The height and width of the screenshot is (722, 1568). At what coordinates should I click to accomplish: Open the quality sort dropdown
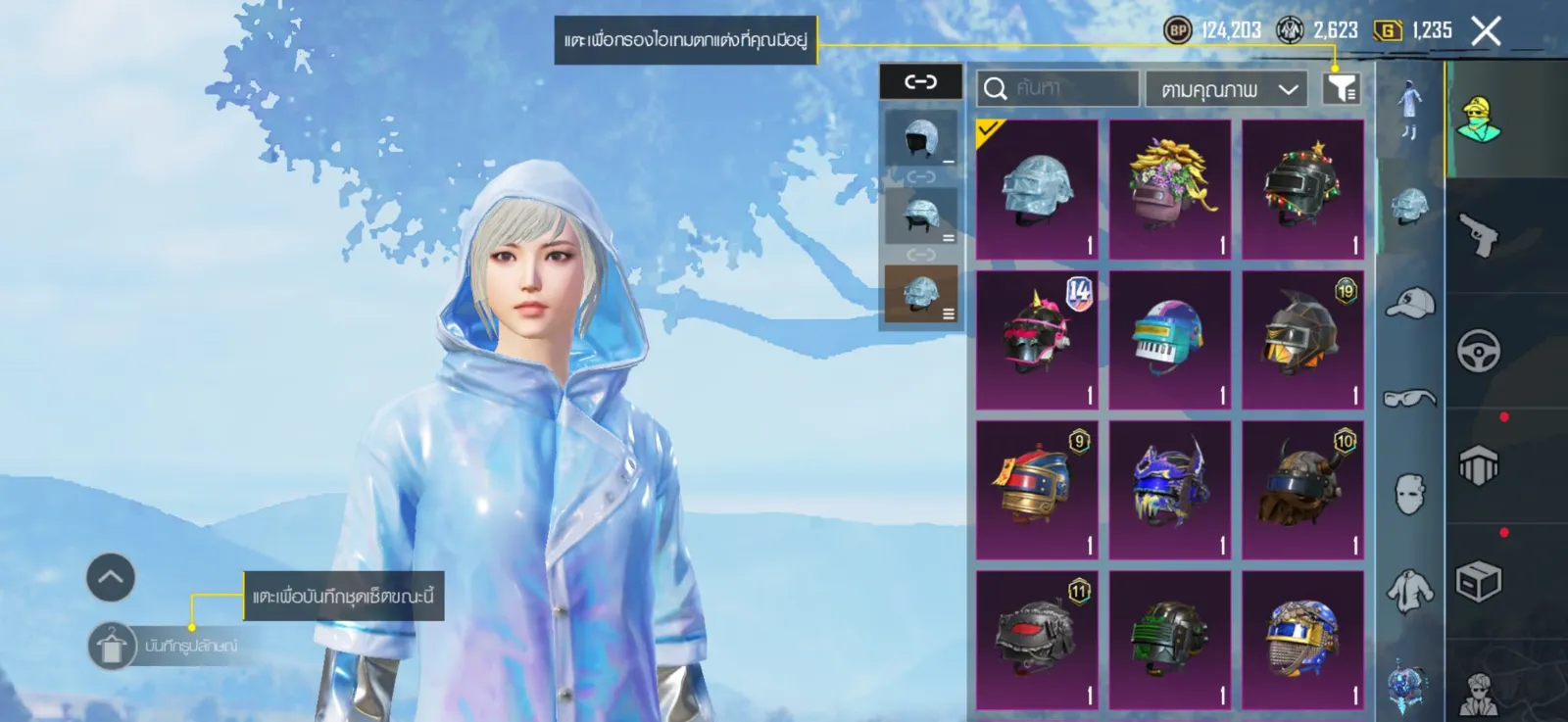pyautogui.click(x=1225, y=89)
